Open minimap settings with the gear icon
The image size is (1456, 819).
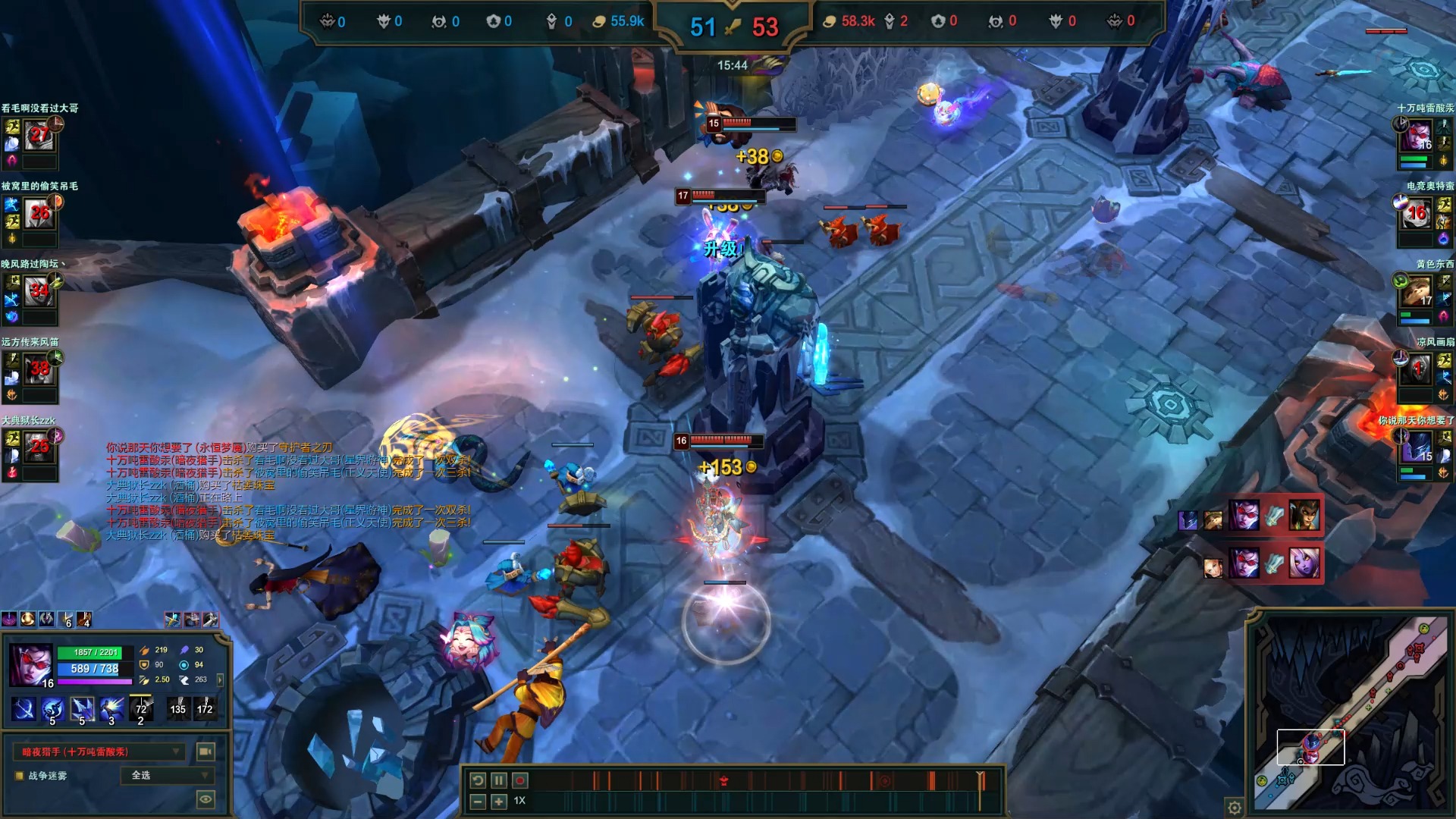pyautogui.click(x=1235, y=807)
